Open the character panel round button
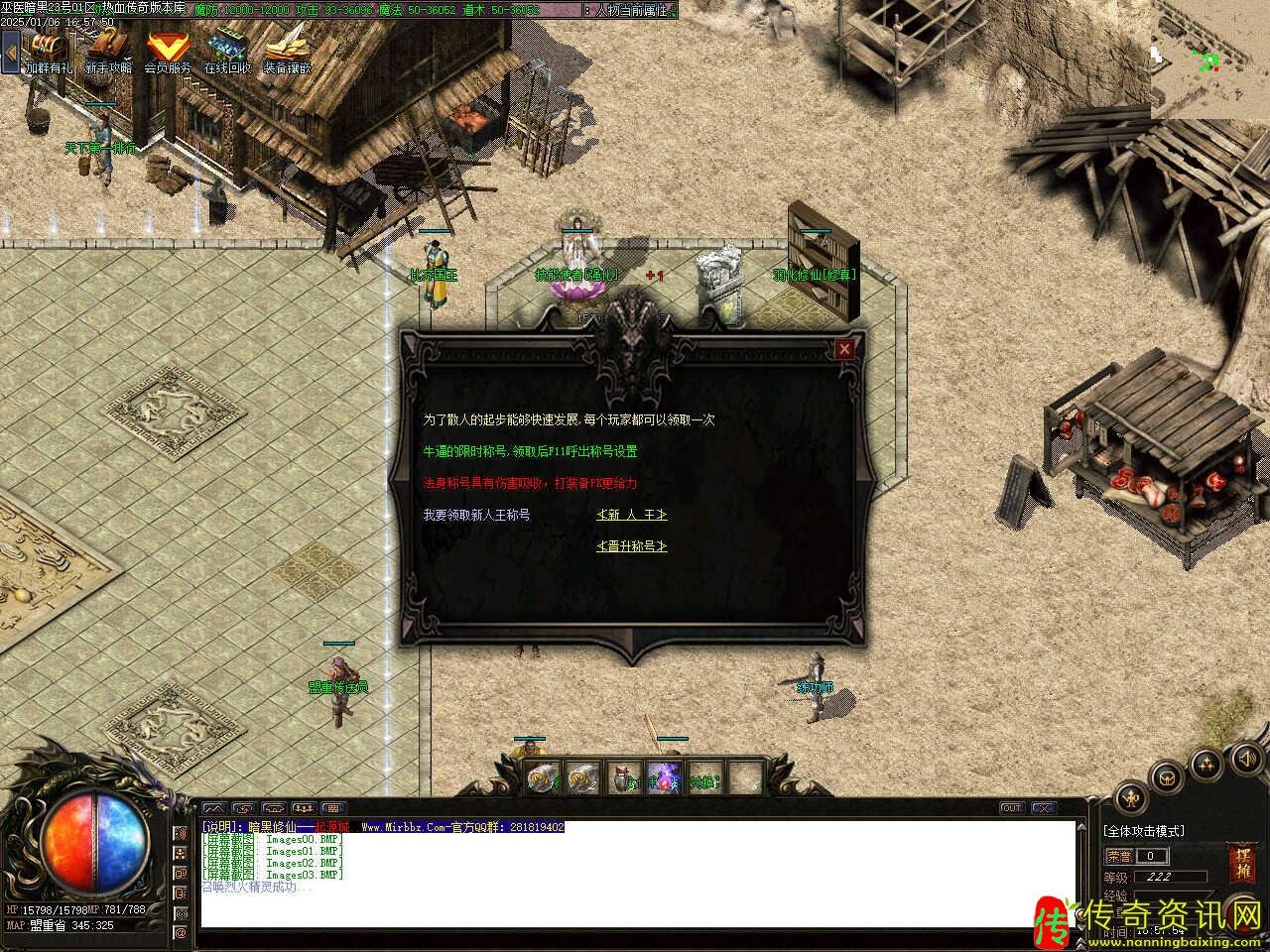The height and width of the screenshot is (952, 1270). click(x=1131, y=797)
